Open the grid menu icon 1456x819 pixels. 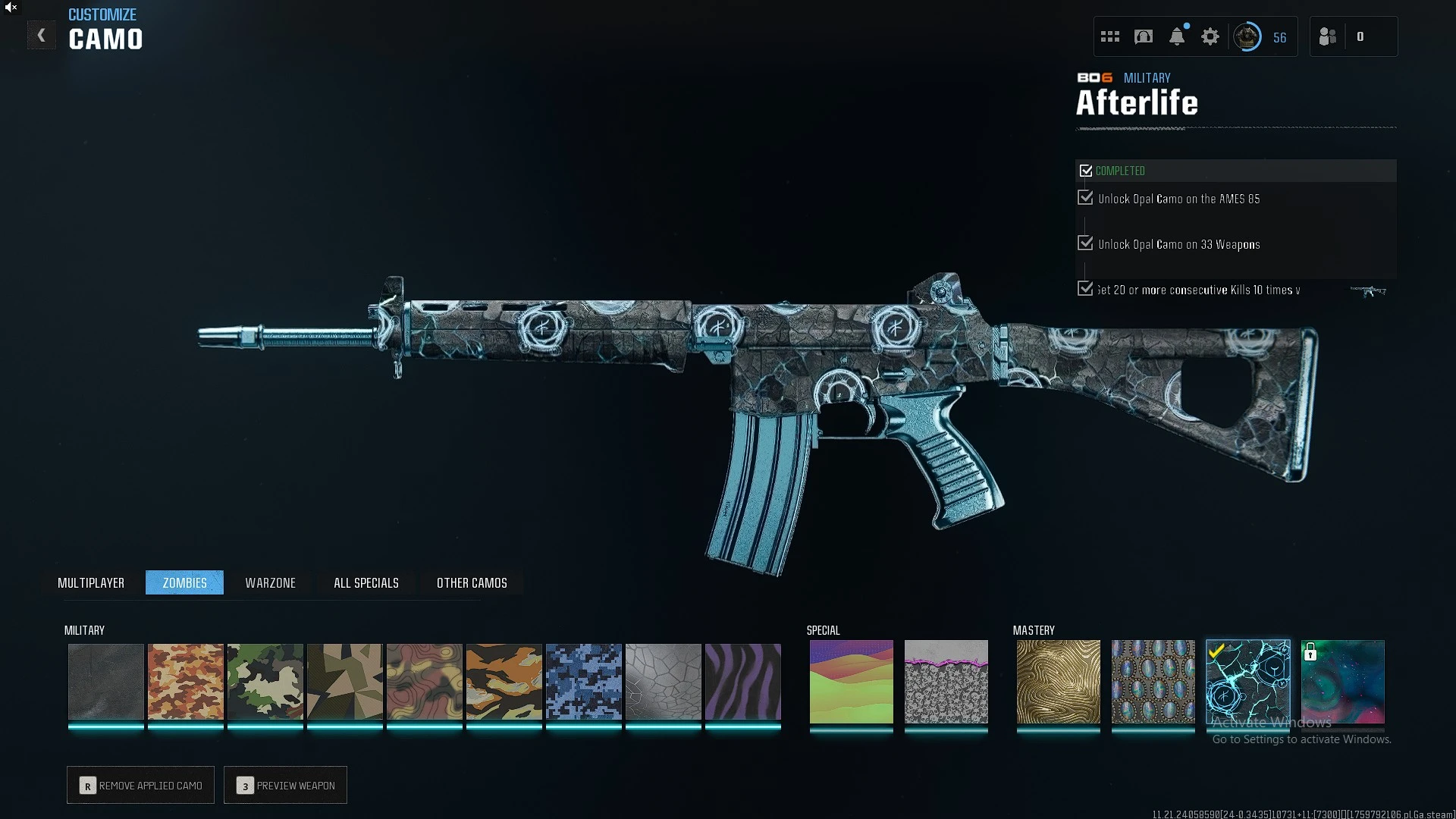1110,36
